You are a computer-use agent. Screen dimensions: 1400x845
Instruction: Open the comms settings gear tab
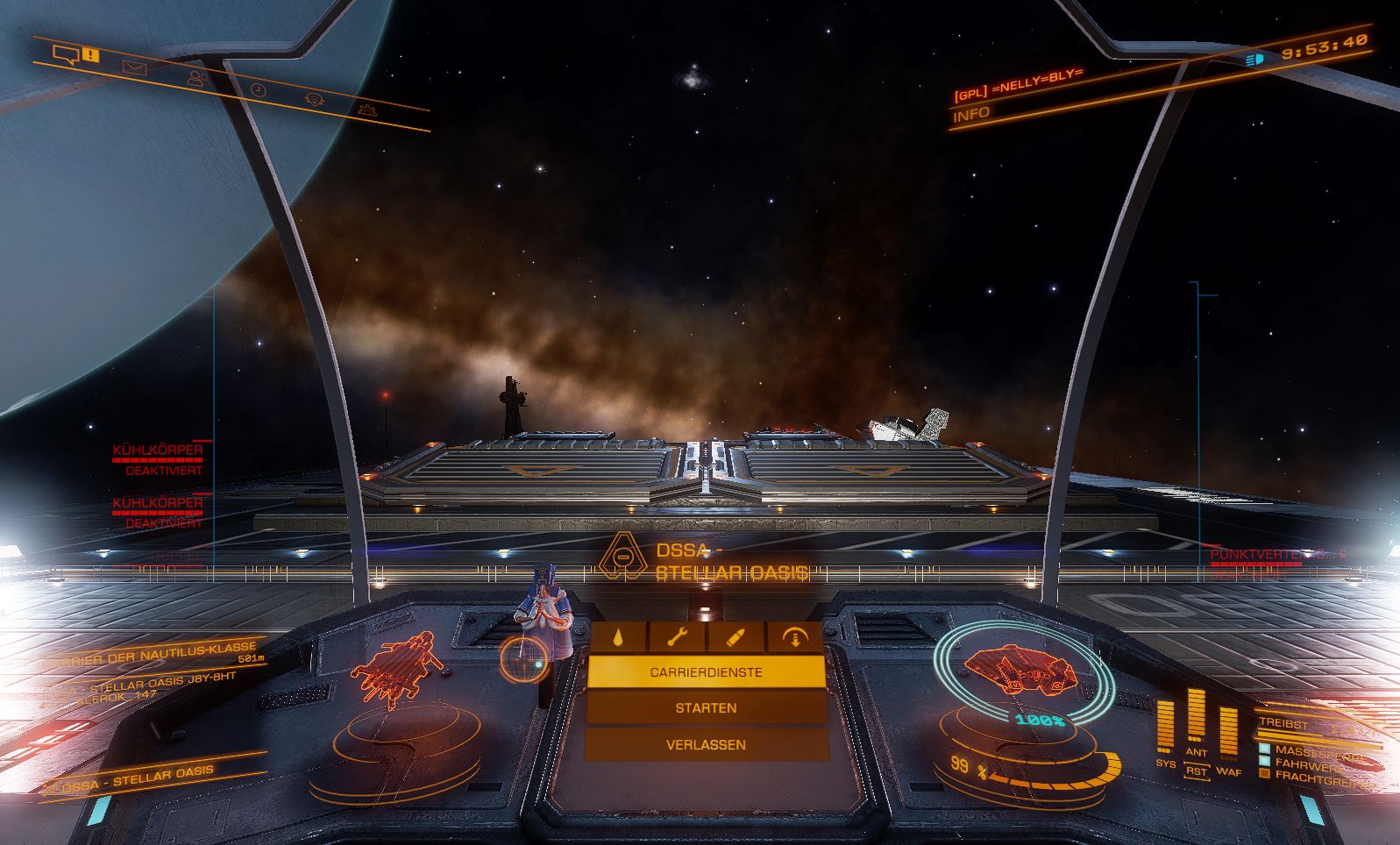368,110
